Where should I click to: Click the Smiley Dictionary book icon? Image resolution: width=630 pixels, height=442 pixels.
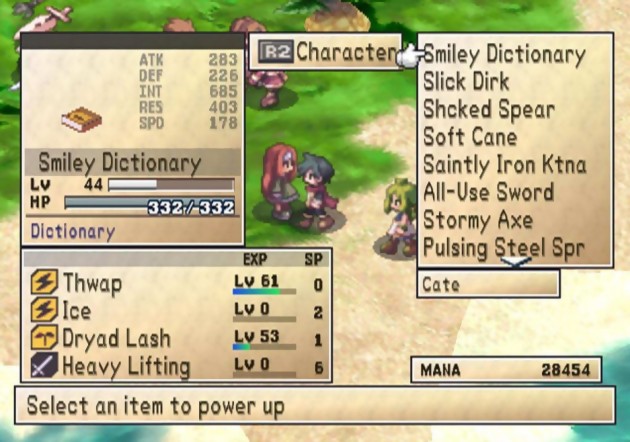(81, 121)
